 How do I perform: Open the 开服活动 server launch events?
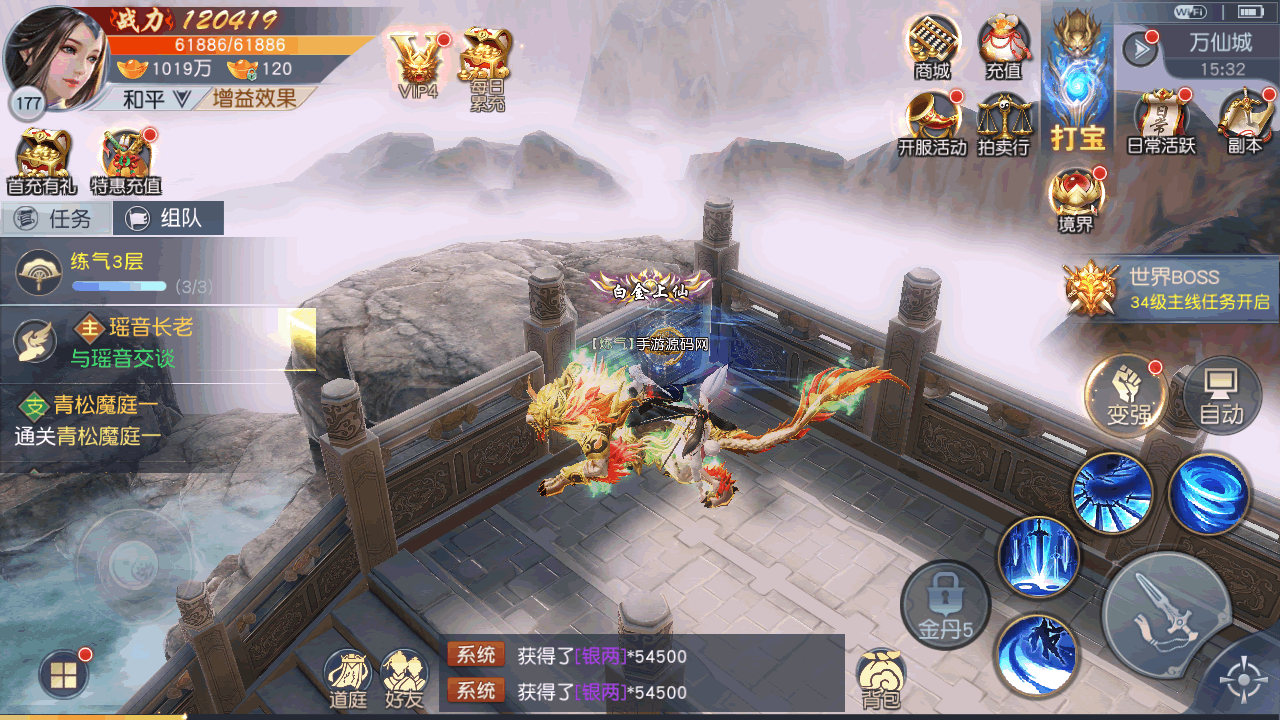[932, 122]
